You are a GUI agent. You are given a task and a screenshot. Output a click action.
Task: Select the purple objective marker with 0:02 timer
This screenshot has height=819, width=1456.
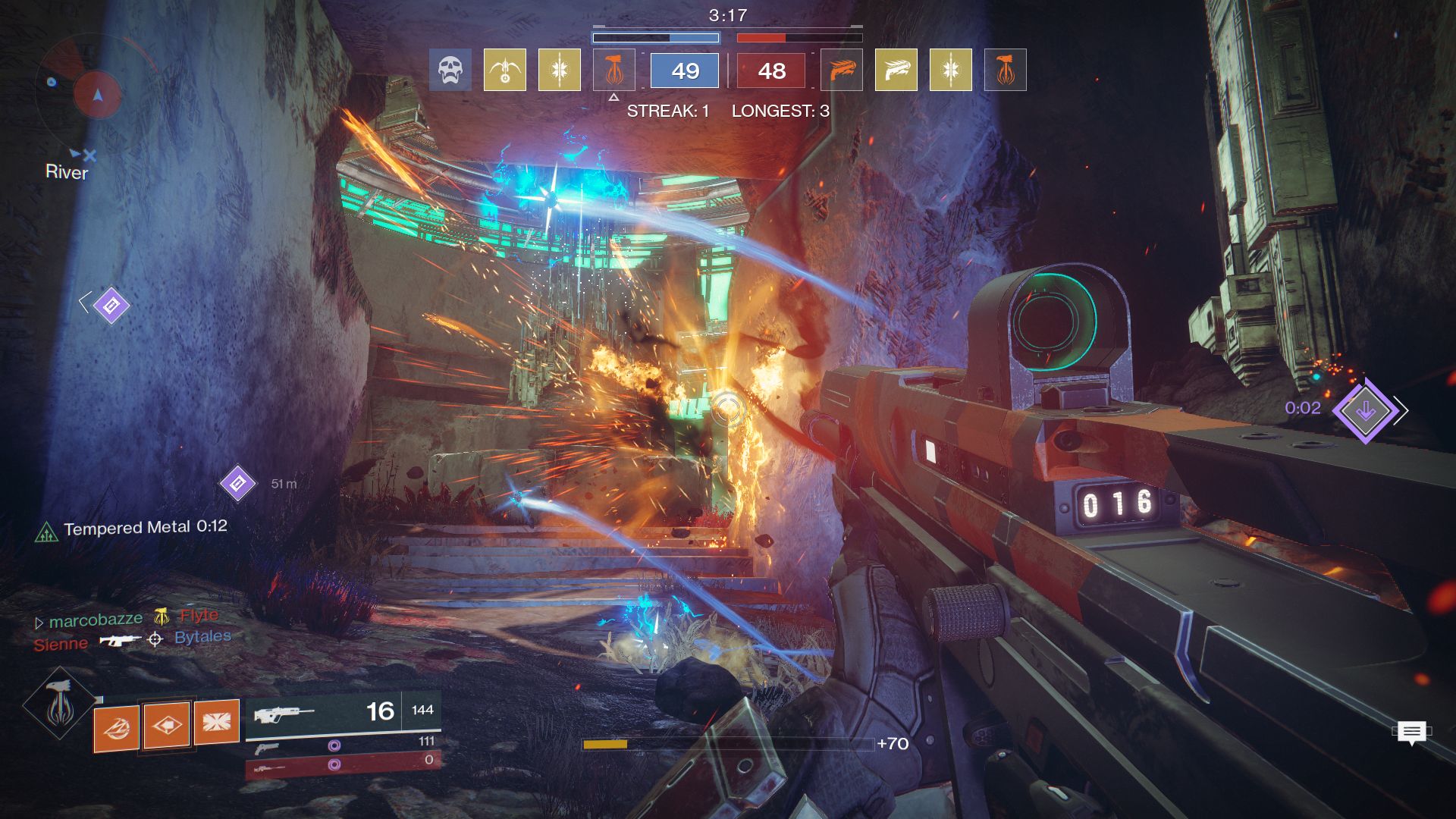(1365, 410)
